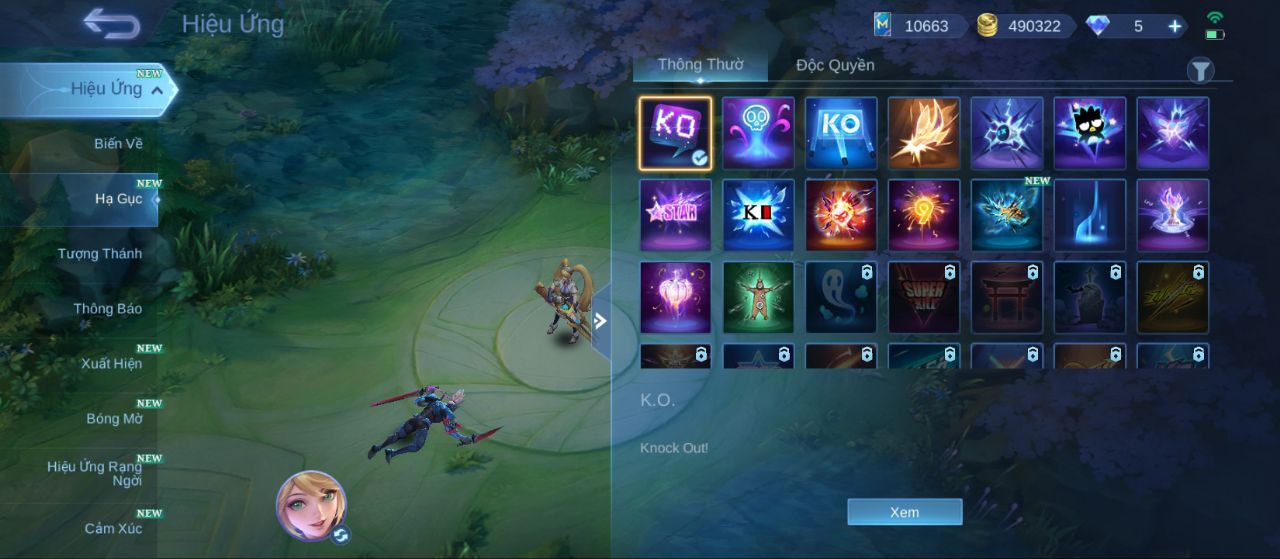Collapse the Hiệu Ứng category header
1280x559 pixels.
[x=157, y=90]
